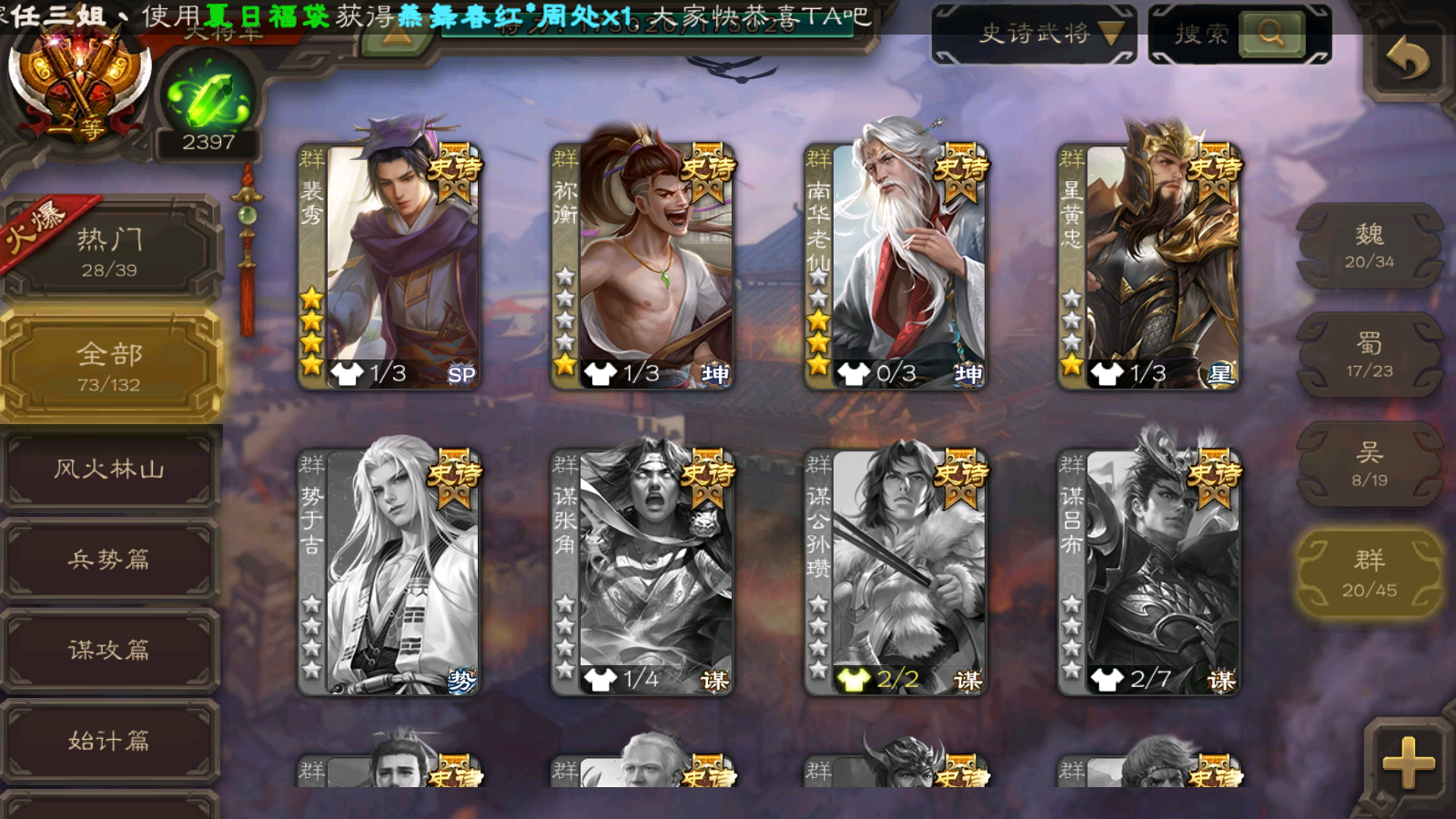The height and width of the screenshot is (819, 1456).
Task: Go back with the return arrow
Action: (x=1407, y=60)
